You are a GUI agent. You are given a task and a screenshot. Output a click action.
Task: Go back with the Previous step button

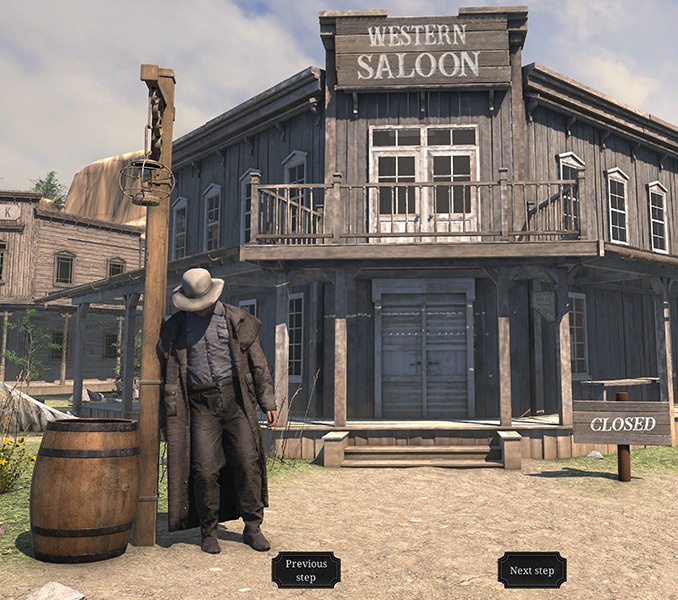(306, 570)
